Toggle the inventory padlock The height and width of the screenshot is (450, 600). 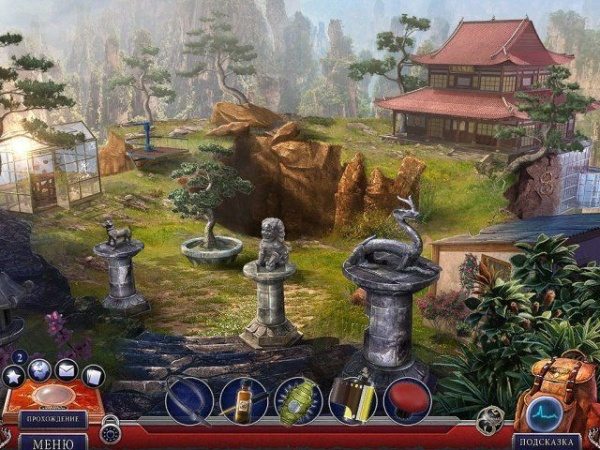[x=111, y=431]
